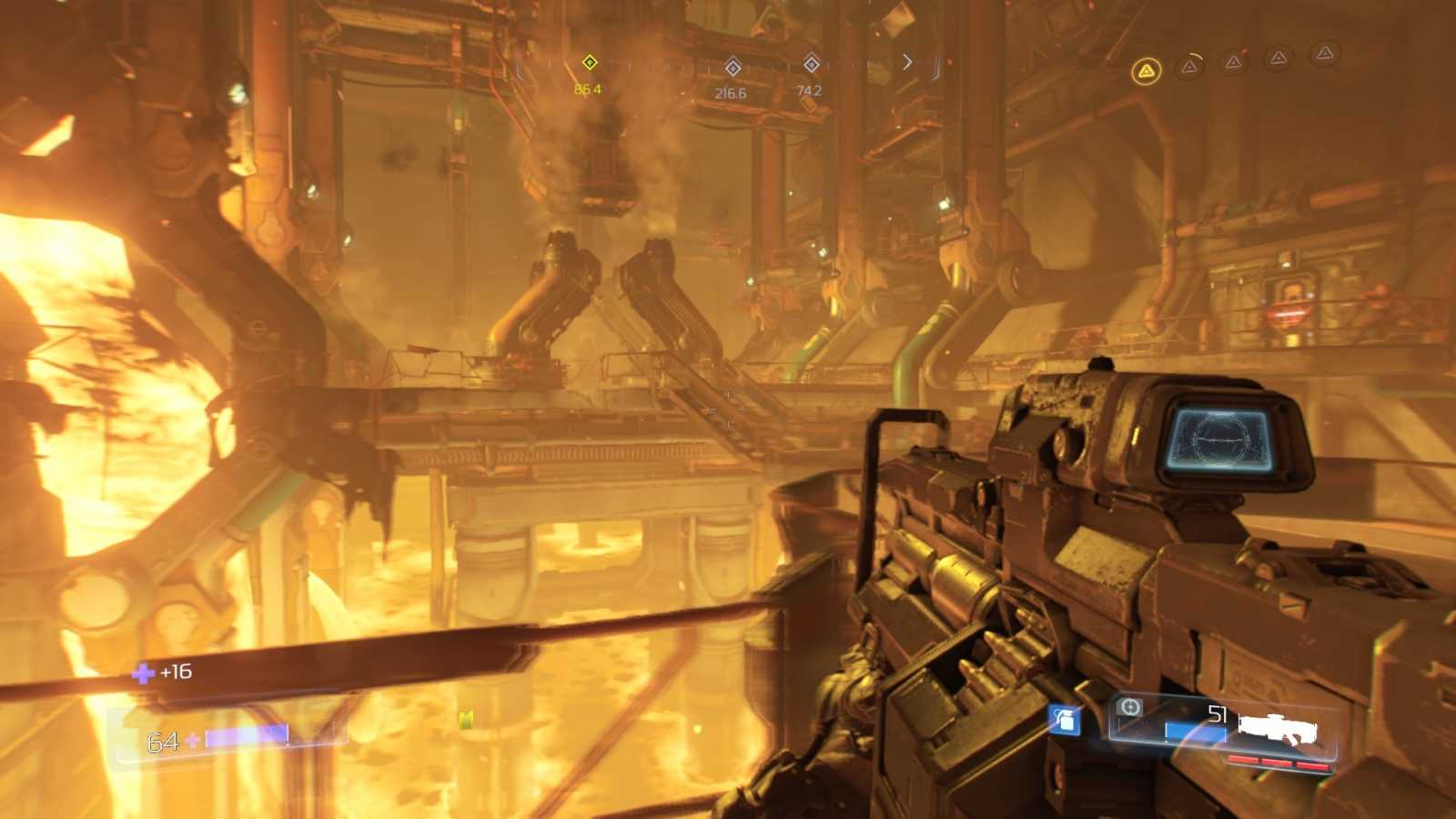Screen dimensions: 1456x819
Task: Click the compass marker labeled 216.6
Action: pyautogui.click(x=733, y=66)
